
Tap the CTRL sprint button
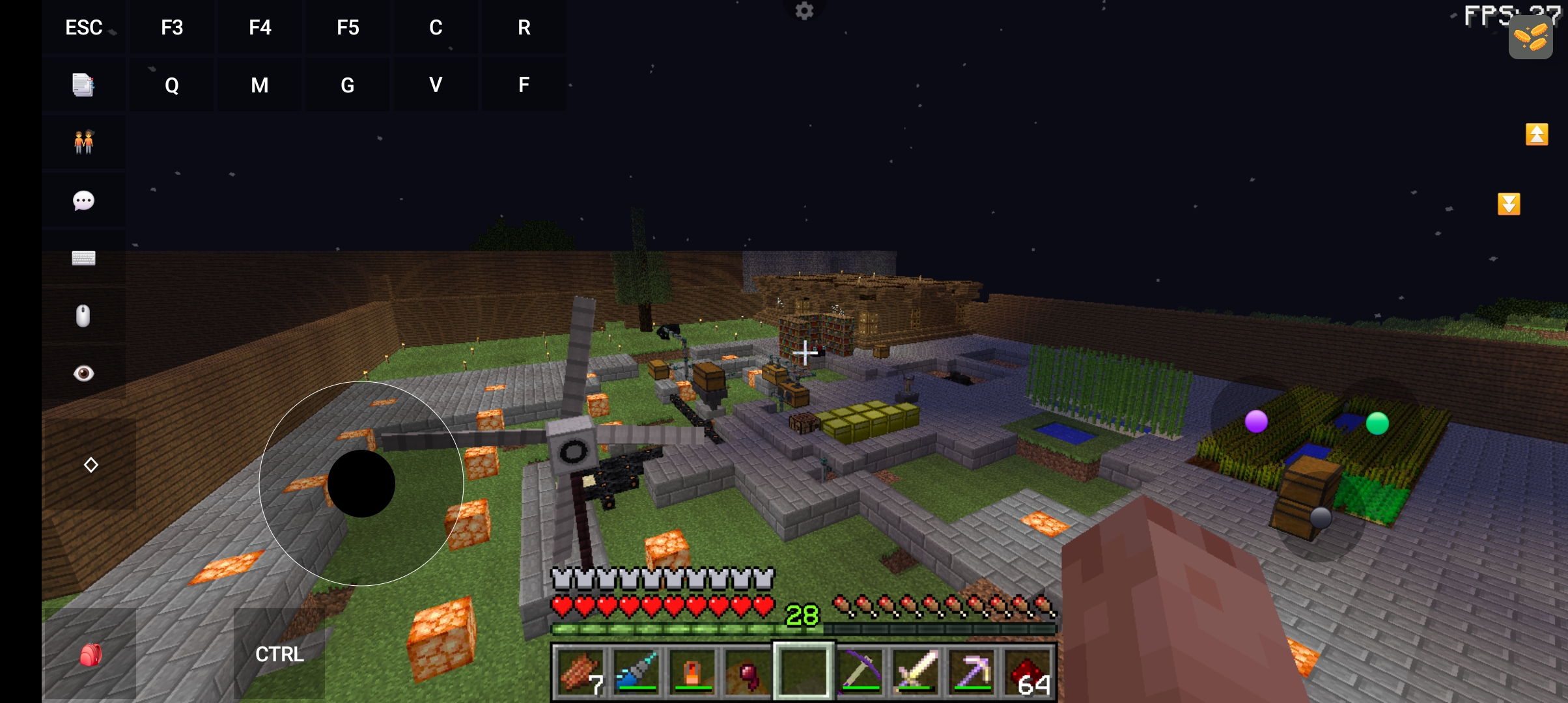pos(279,654)
